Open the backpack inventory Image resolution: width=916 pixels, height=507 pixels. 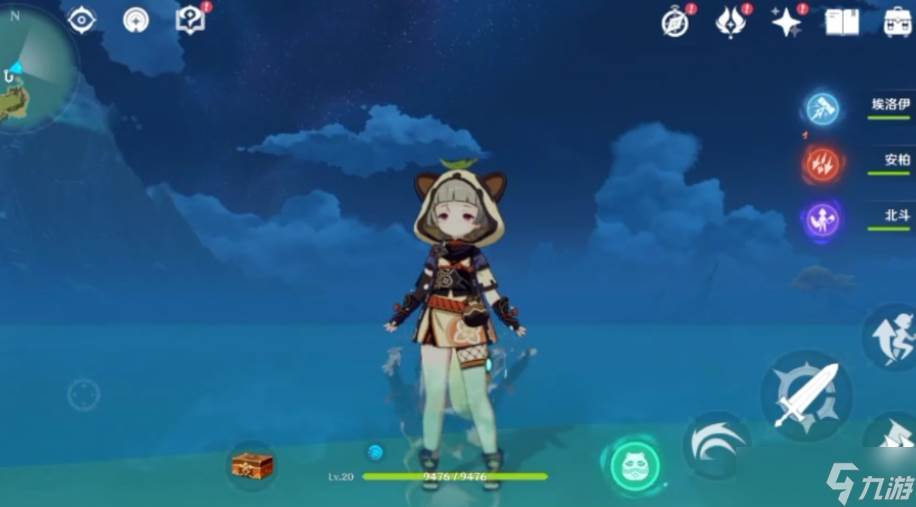point(897,21)
